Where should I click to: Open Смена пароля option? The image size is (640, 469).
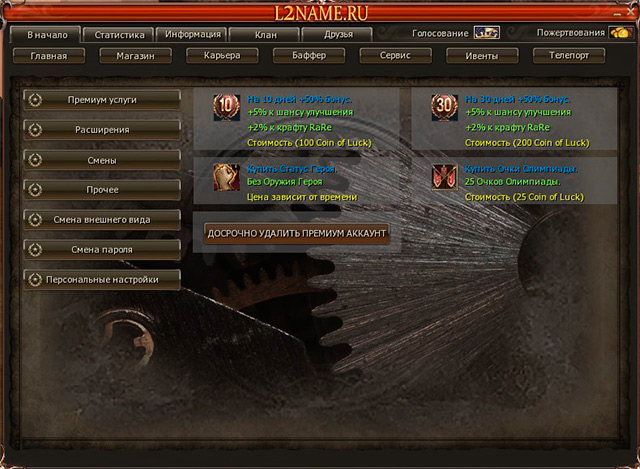(x=103, y=249)
